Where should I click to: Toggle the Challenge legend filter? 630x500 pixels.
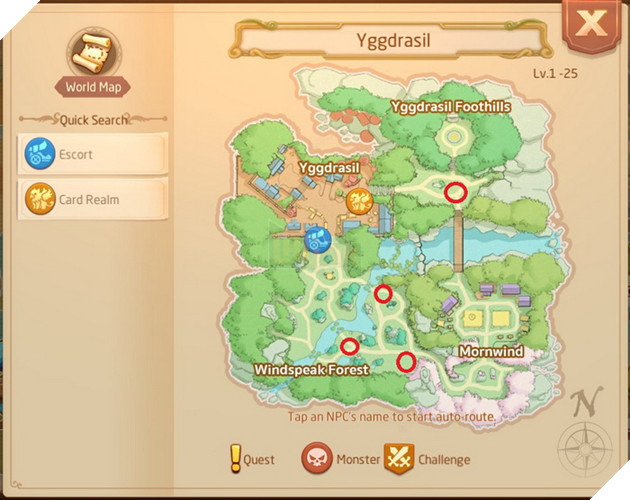point(428,460)
